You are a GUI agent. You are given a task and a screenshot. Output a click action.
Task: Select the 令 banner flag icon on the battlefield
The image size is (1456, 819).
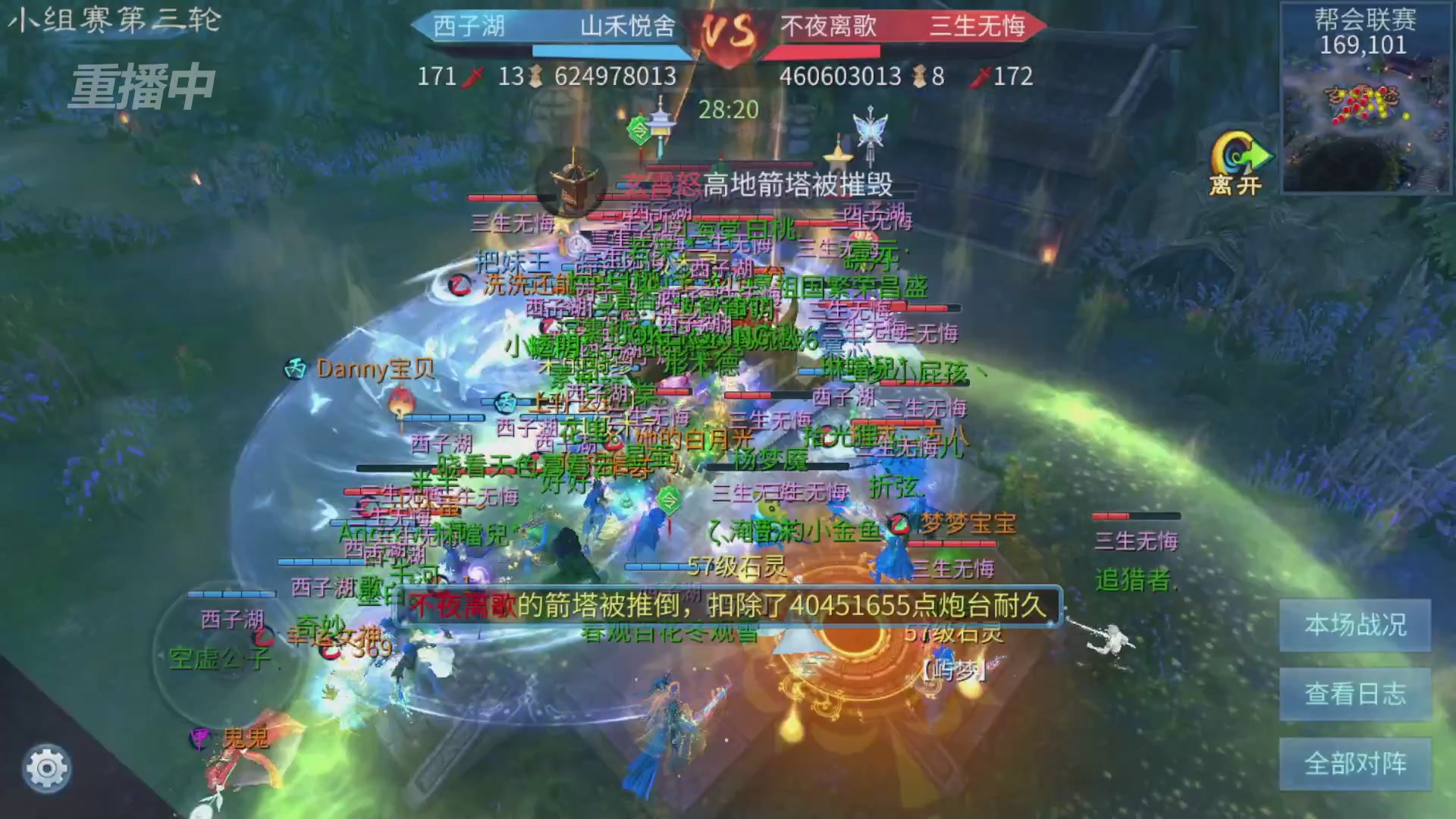click(639, 130)
